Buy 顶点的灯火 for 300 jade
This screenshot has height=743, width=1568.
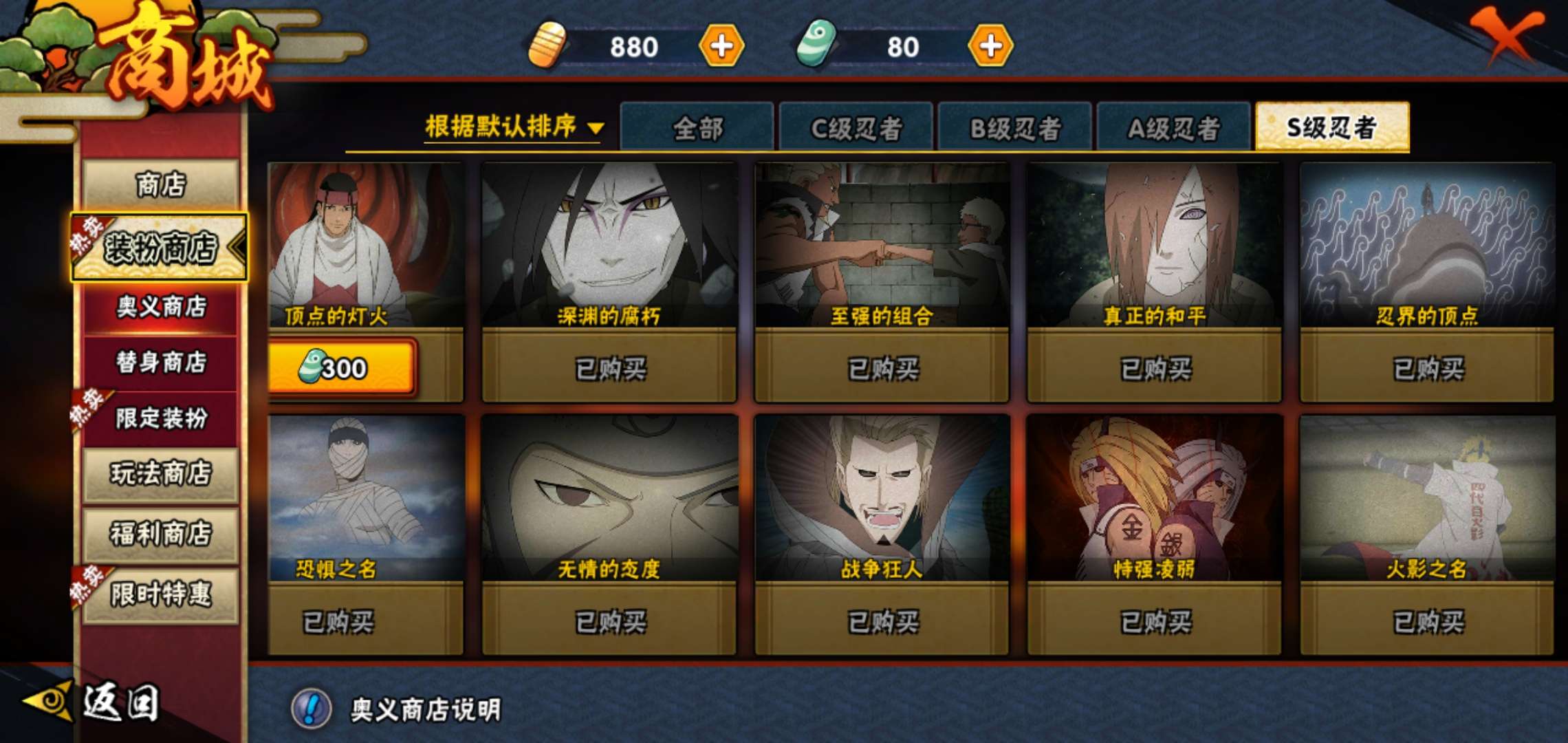click(342, 368)
